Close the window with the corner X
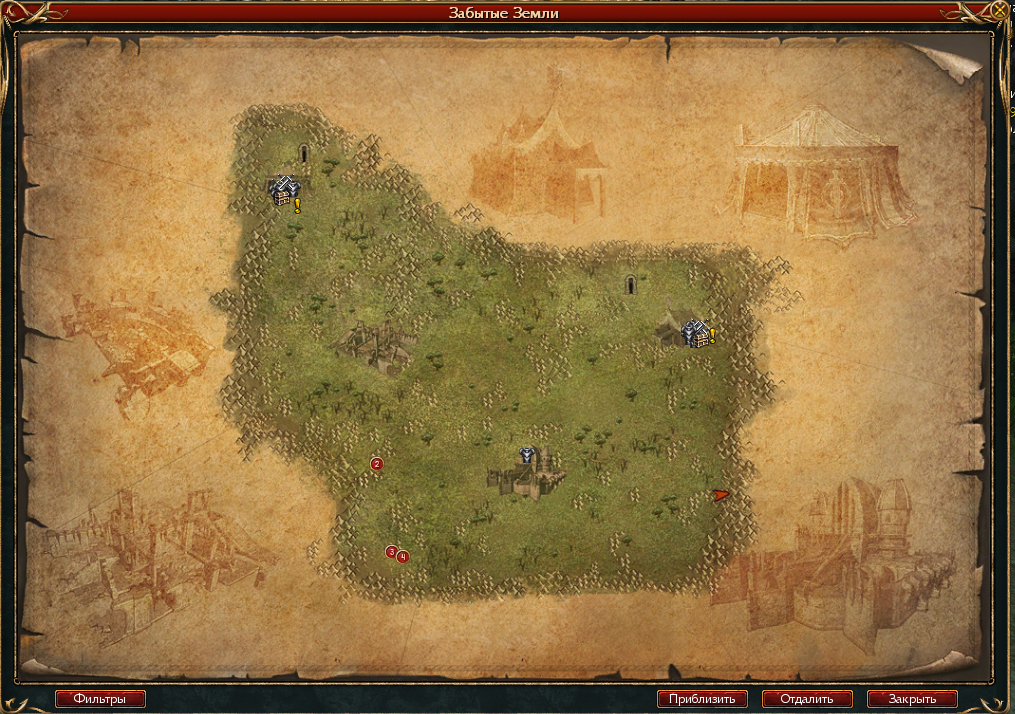 1000,12
